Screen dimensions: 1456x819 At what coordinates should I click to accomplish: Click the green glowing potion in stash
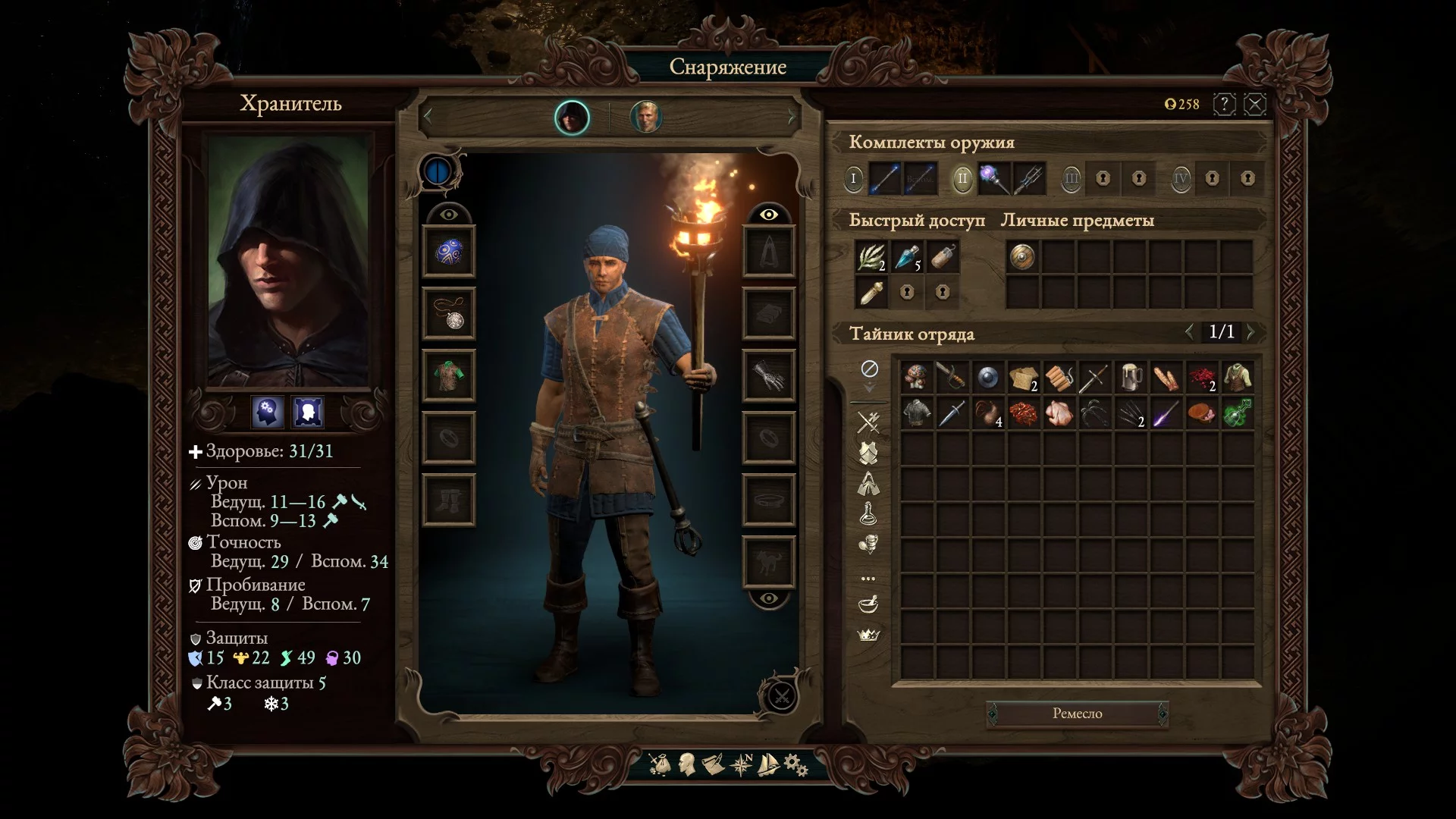coord(1238,413)
